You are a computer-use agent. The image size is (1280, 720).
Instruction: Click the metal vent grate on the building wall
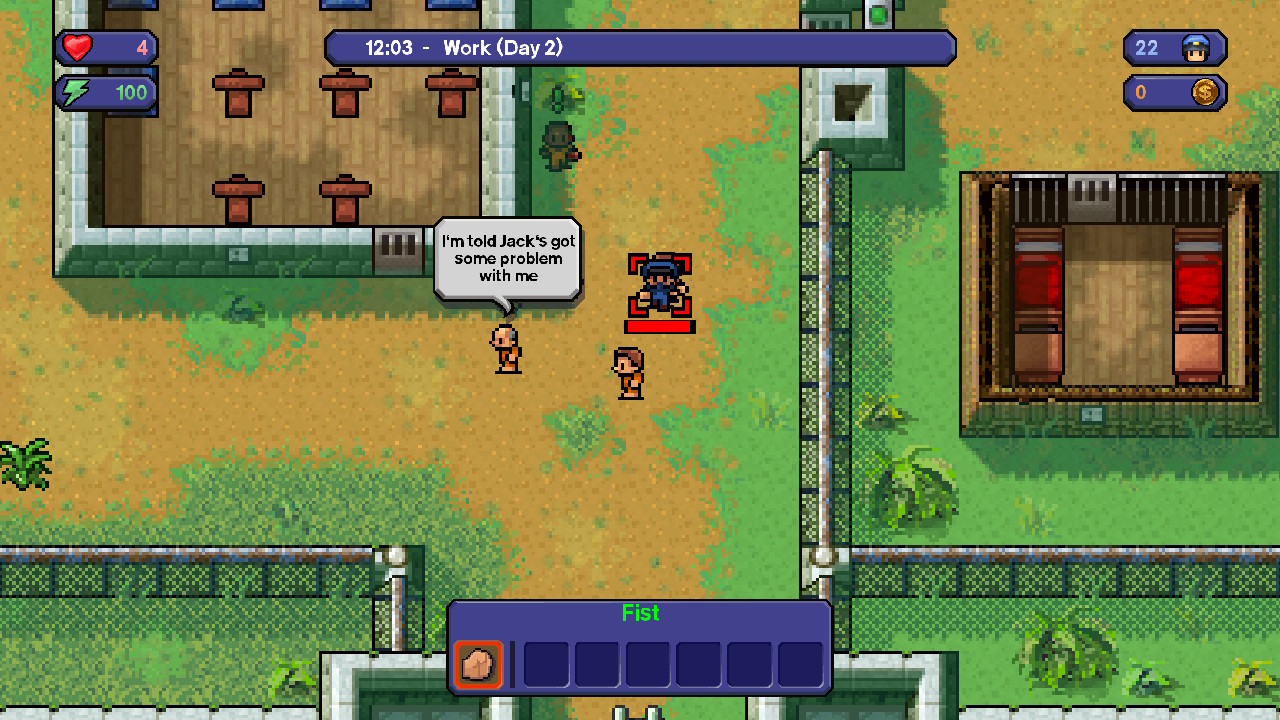[397, 243]
